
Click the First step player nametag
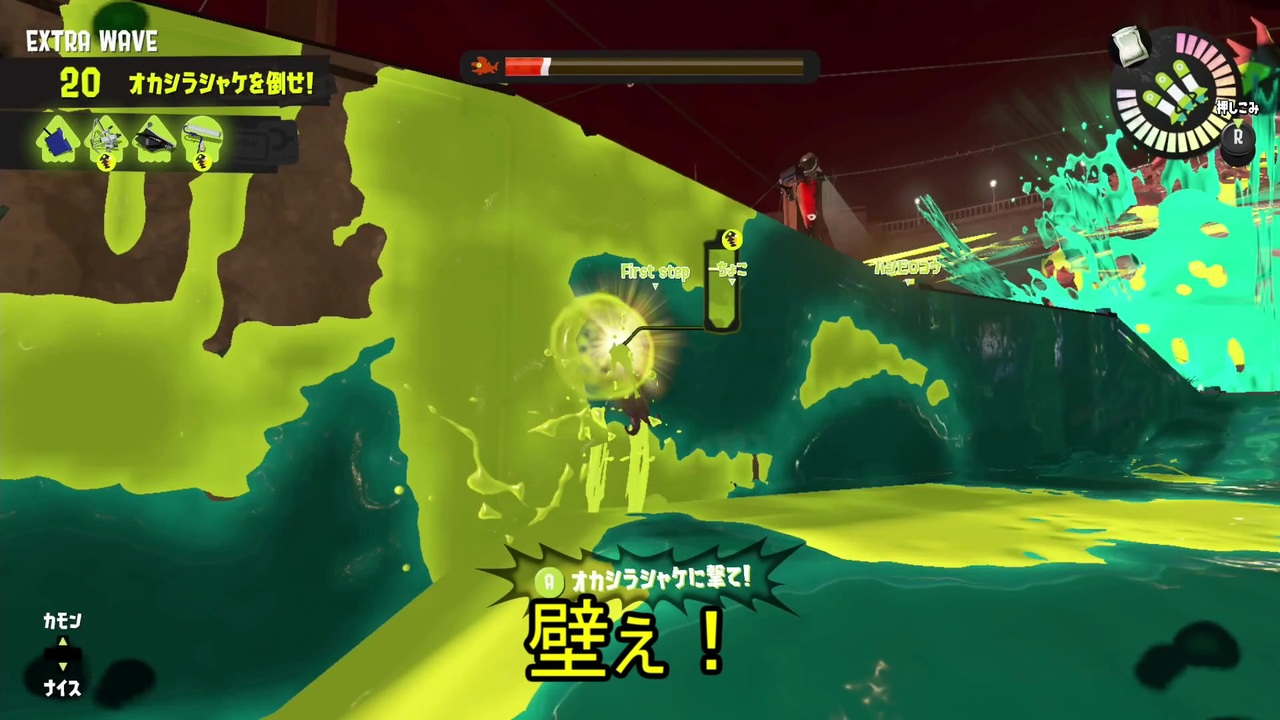(x=655, y=271)
